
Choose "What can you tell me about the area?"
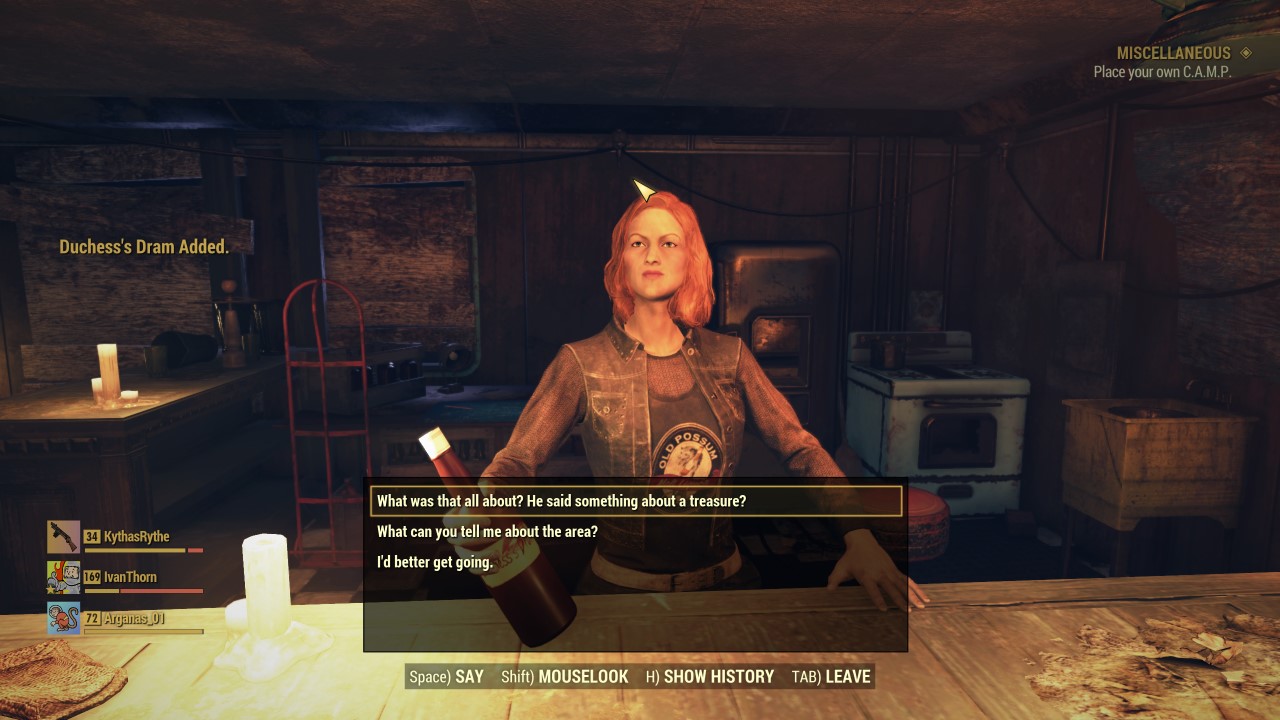(487, 532)
